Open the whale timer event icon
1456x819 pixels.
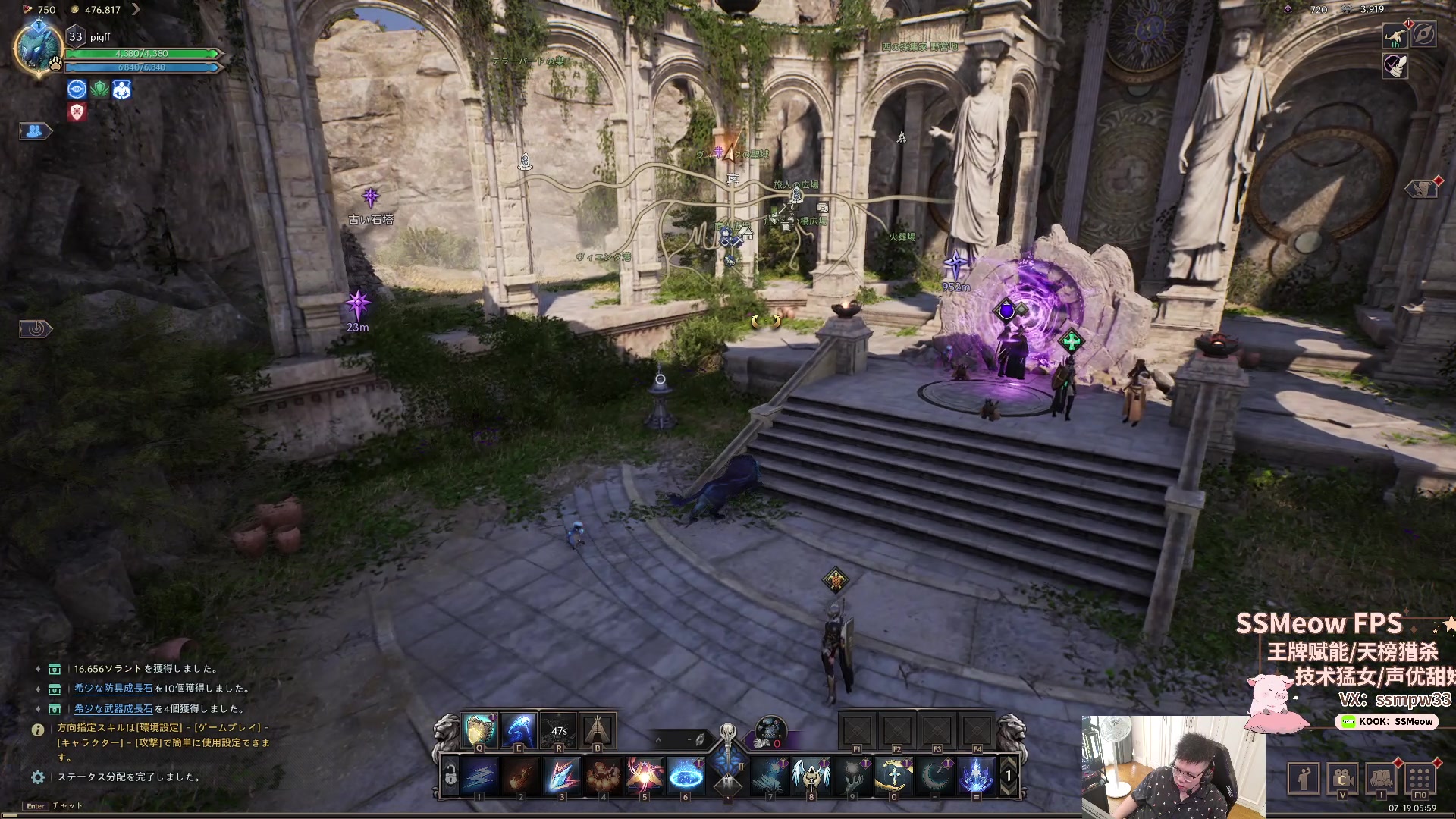point(1395,35)
